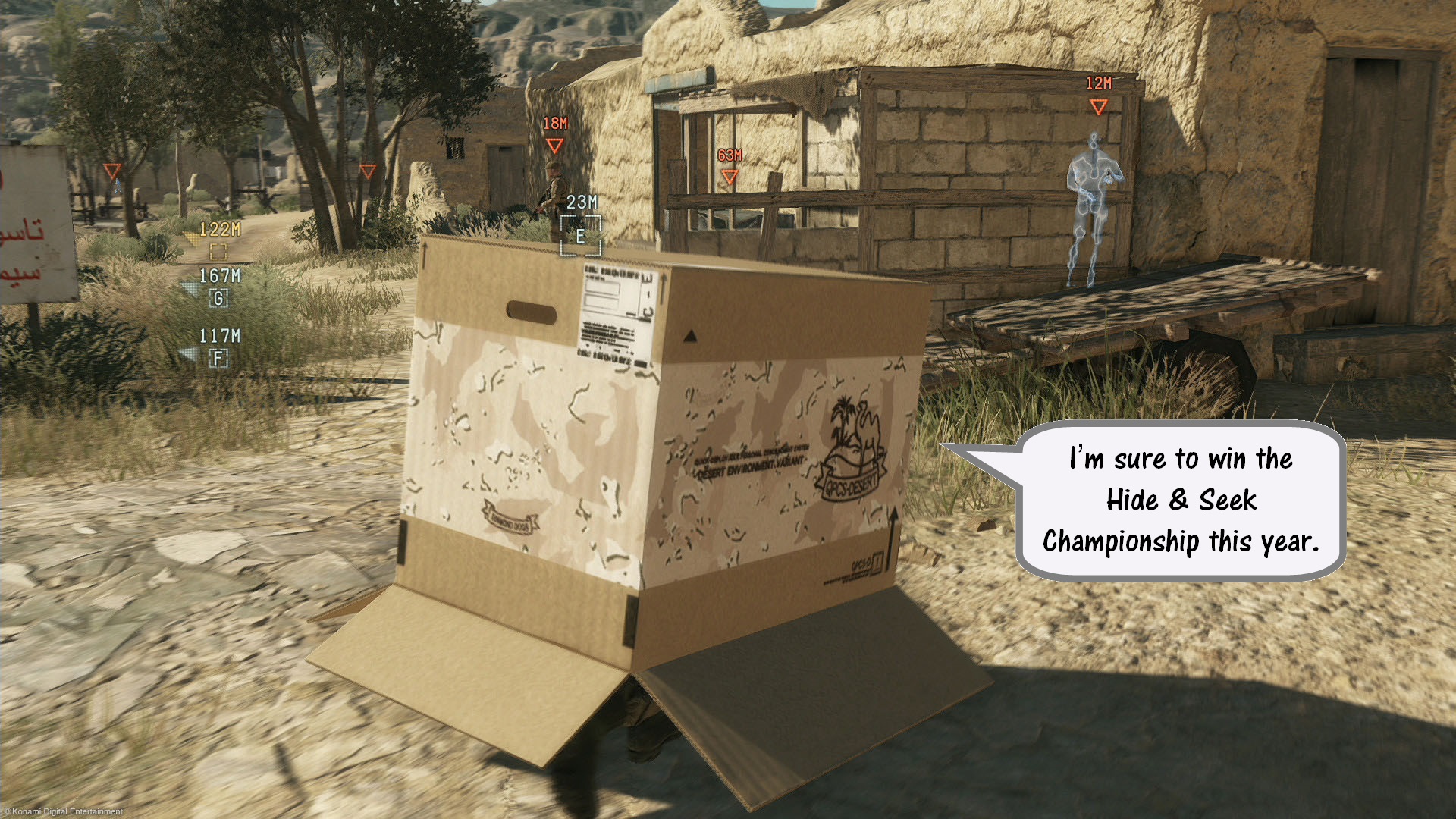Select the F marker showing 117M
The image size is (1456, 819).
[218, 359]
